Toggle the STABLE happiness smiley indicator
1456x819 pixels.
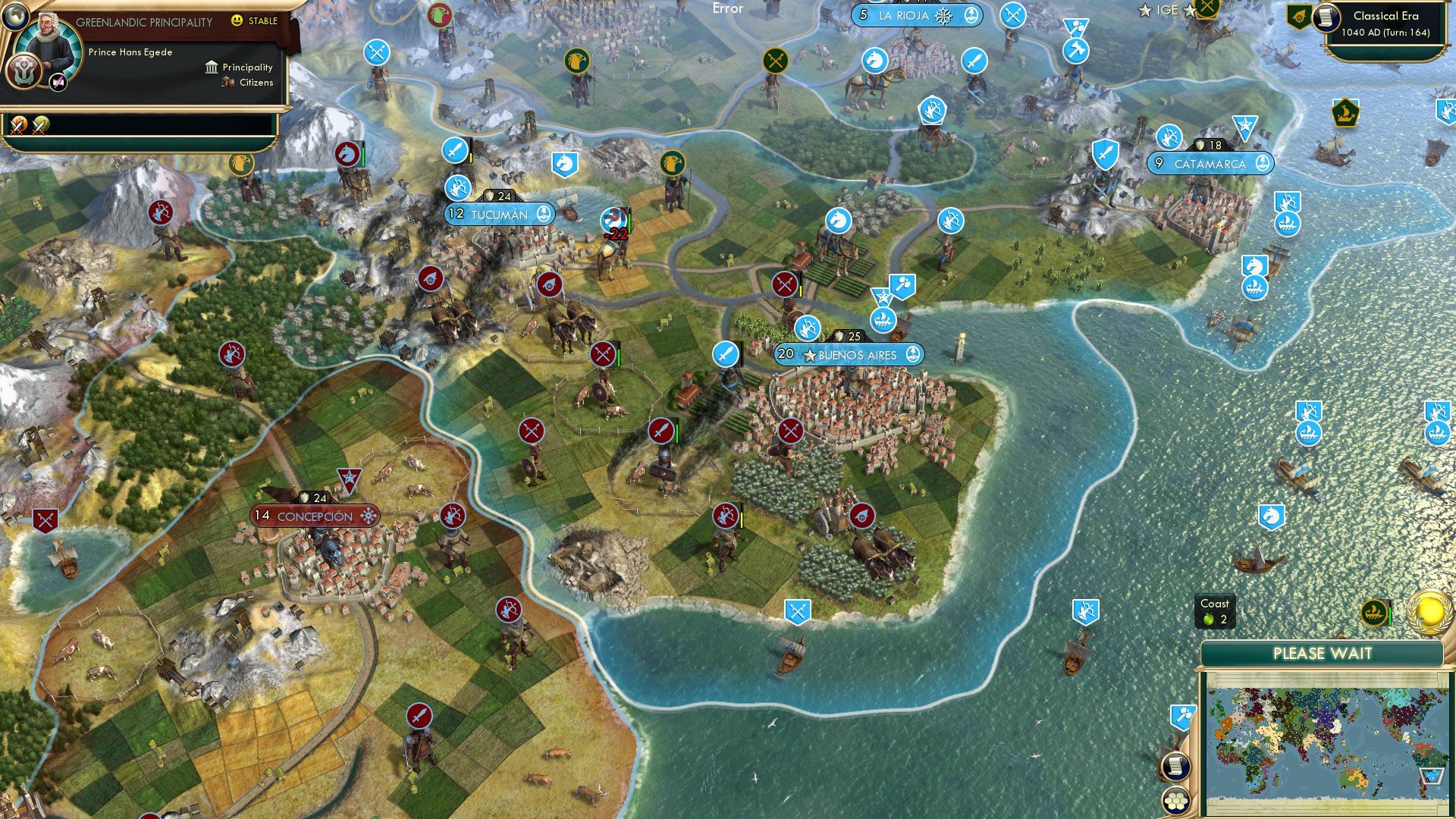239,21
